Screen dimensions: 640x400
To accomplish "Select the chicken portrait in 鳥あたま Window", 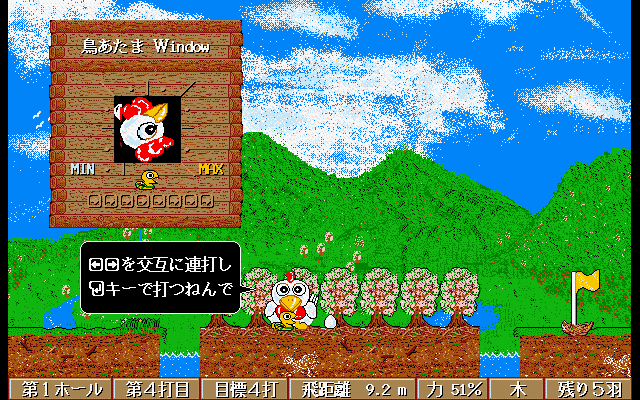I will click(x=147, y=129).
